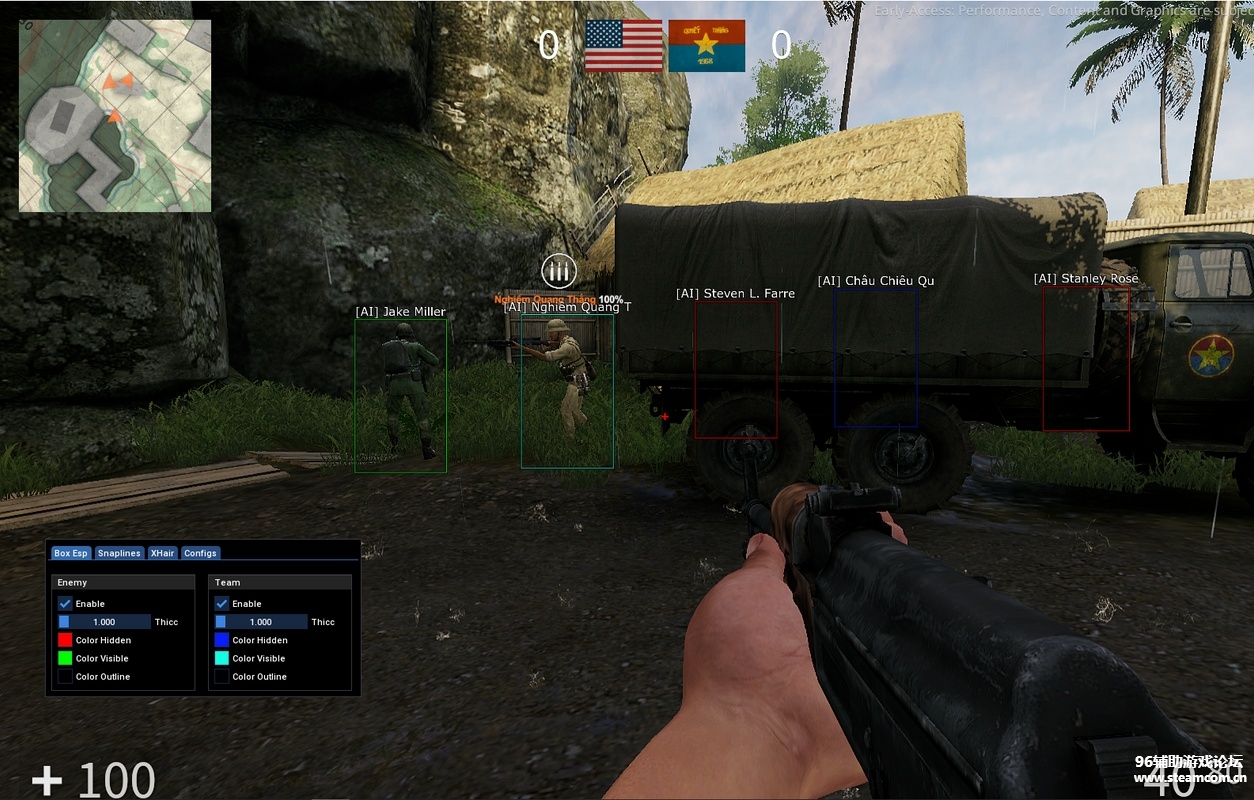Image resolution: width=1254 pixels, height=800 pixels.
Task: Click the blue Team Color Hidden swatch
Action: [x=222, y=640]
